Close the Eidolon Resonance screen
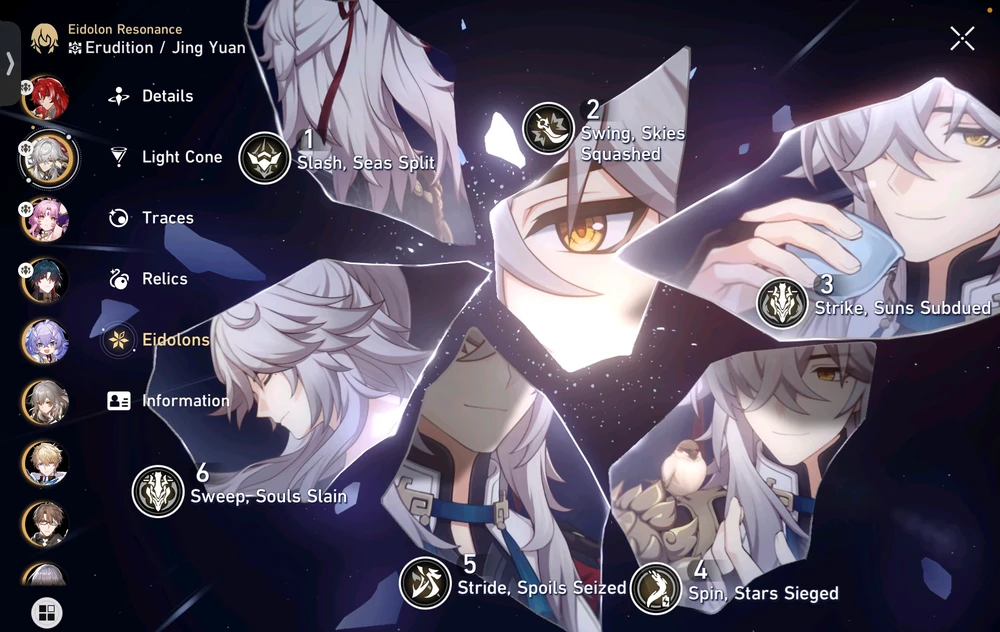This screenshot has width=1000, height=632. pyautogui.click(x=962, y=39)
